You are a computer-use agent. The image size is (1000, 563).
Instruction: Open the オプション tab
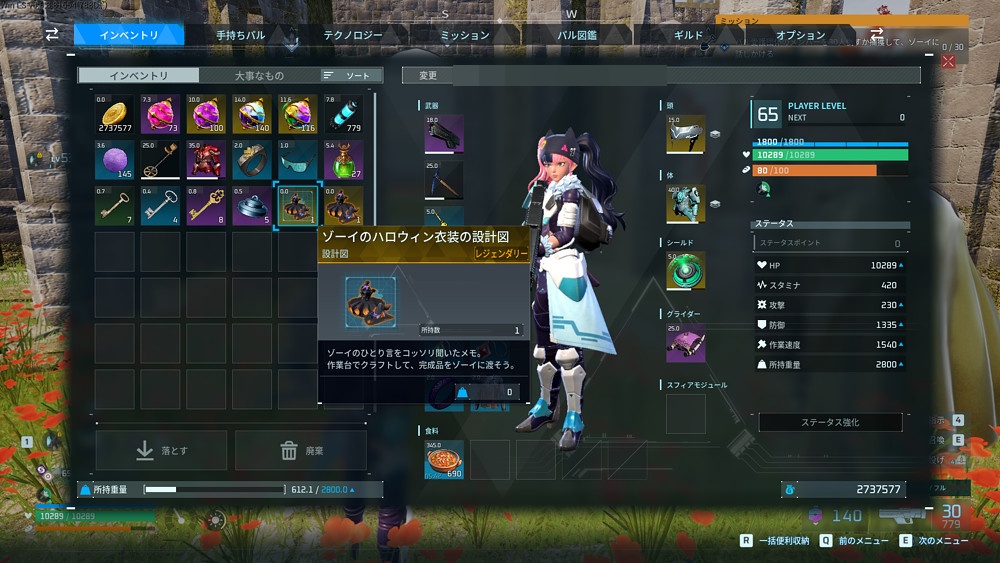pyautogui.click(x=800, y=35)
